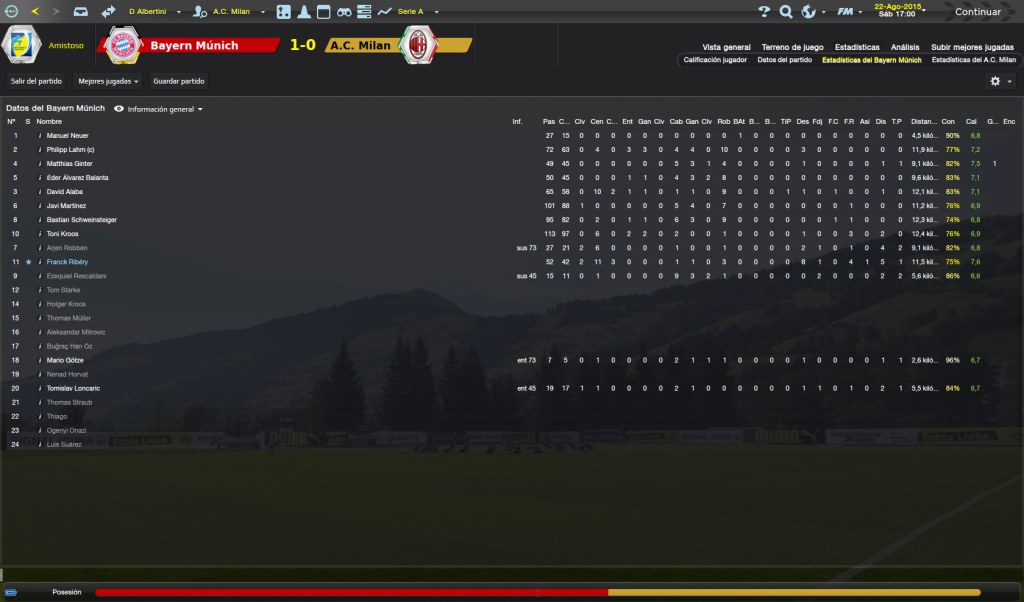The width and height of the screenshot is (1024, 602).
Task: Select Franck Ribéry in the player list
Action: (67, 261)
